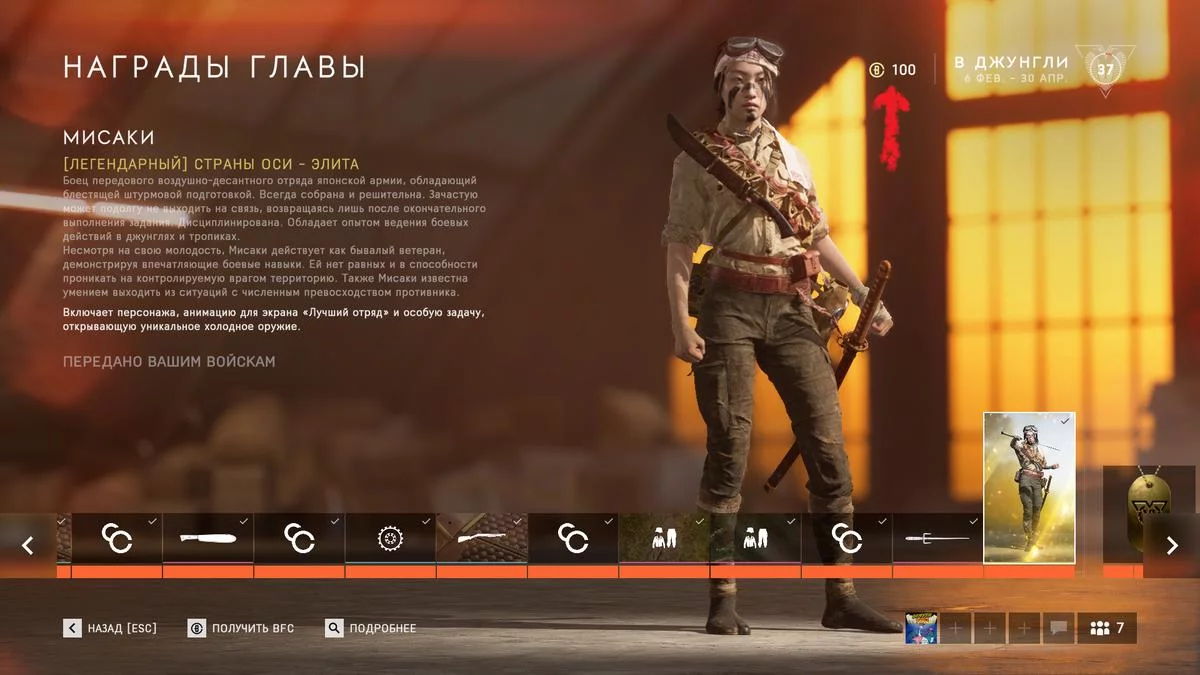Open the В ДЖУНГЛИ chapter rank badge
The image size is (1200, 675).
pyautogui.click(x=1105, y=70)
